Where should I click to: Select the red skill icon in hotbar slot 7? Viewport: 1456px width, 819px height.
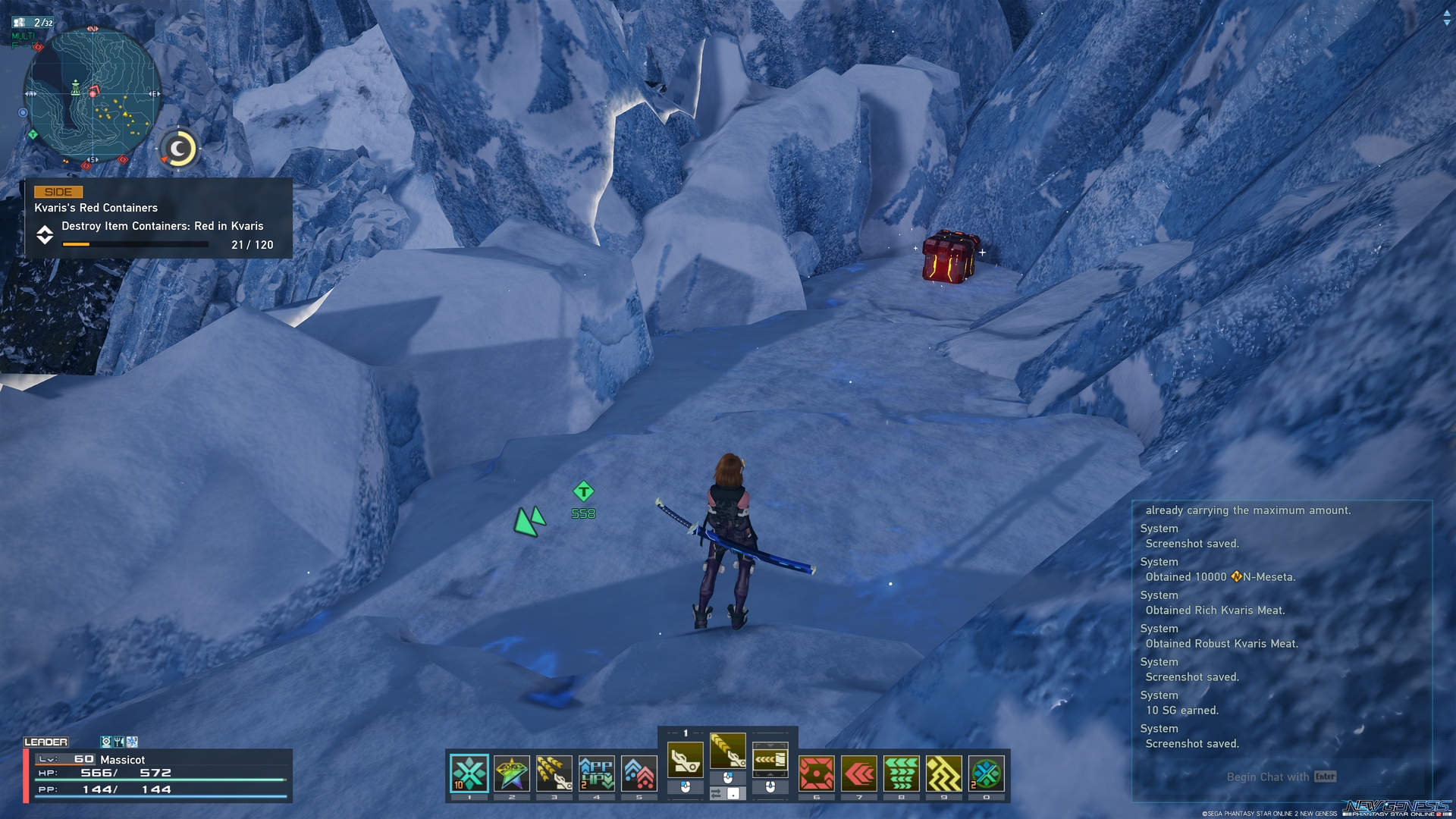(858, 773)
